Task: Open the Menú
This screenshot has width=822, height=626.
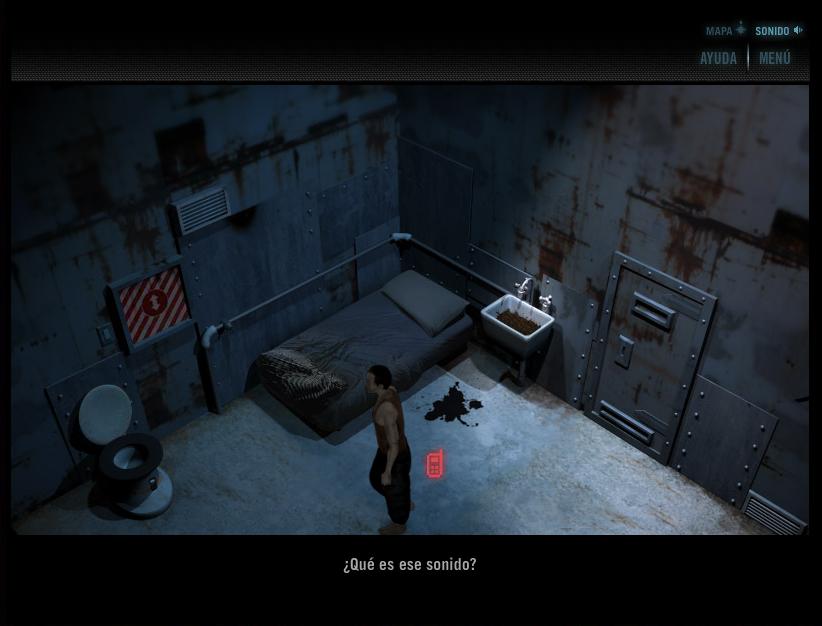Action: click(x=775, y=59)
